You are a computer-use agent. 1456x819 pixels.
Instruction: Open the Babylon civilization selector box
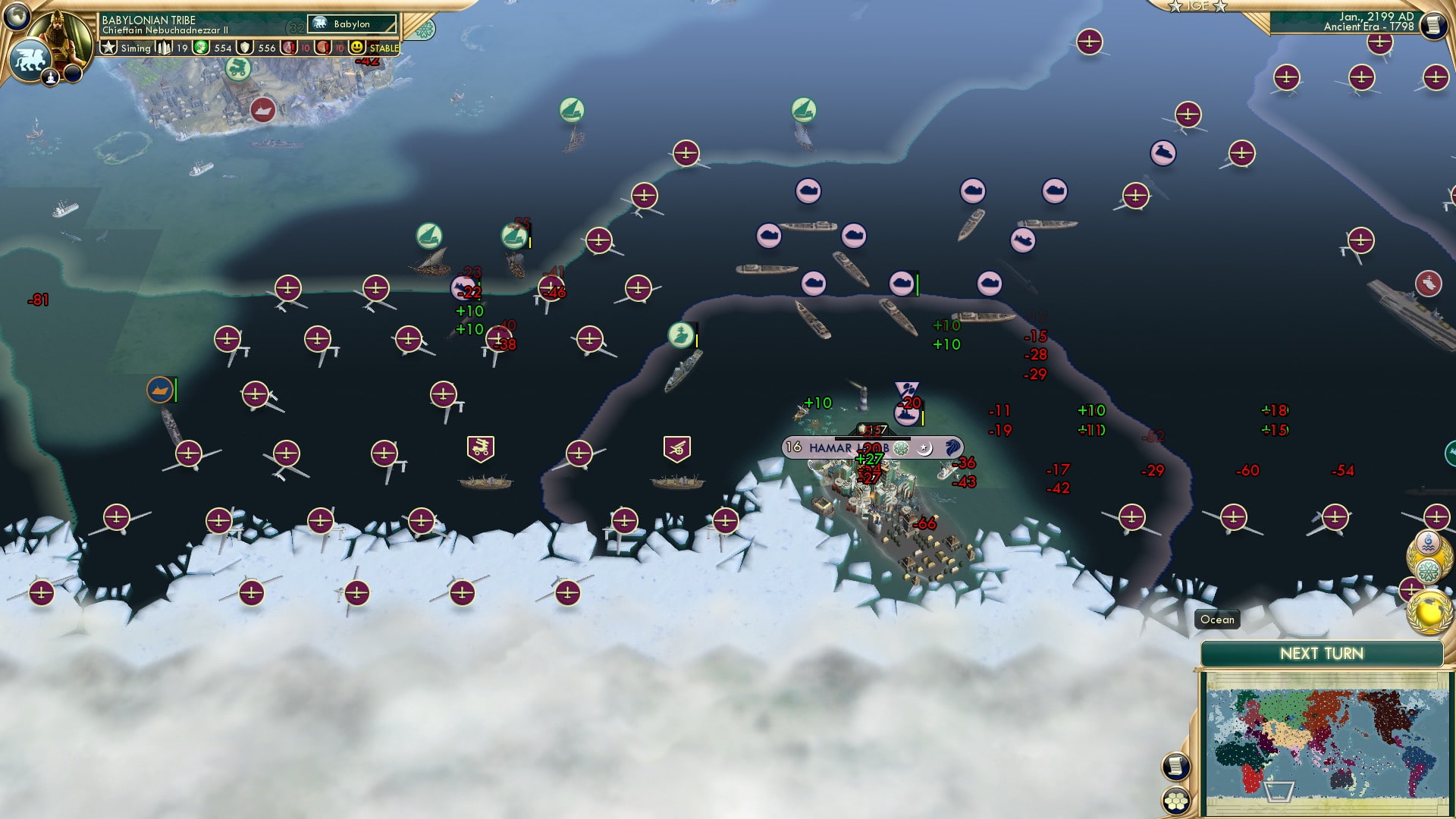tap(350, 24)
